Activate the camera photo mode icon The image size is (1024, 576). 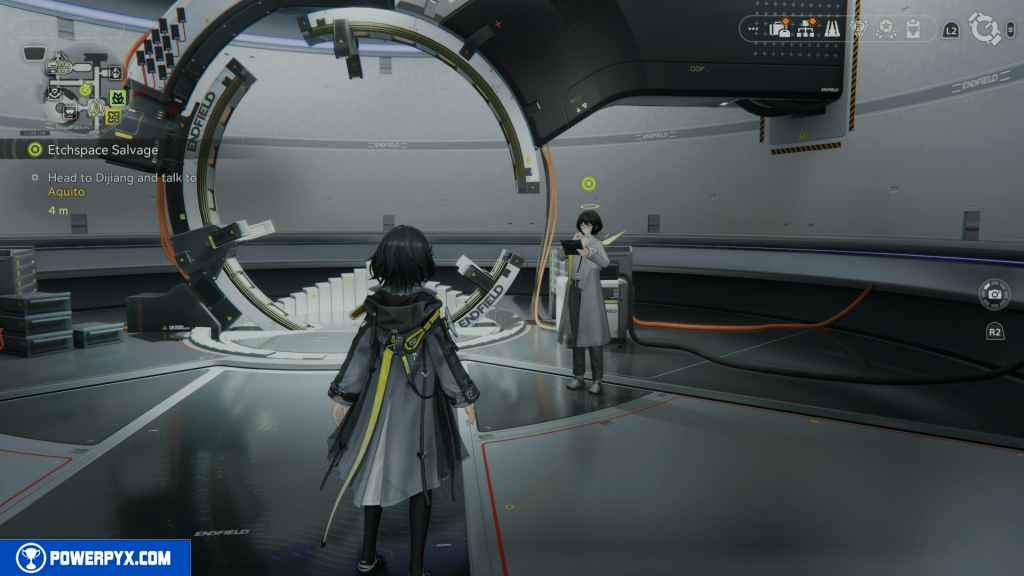994,294
